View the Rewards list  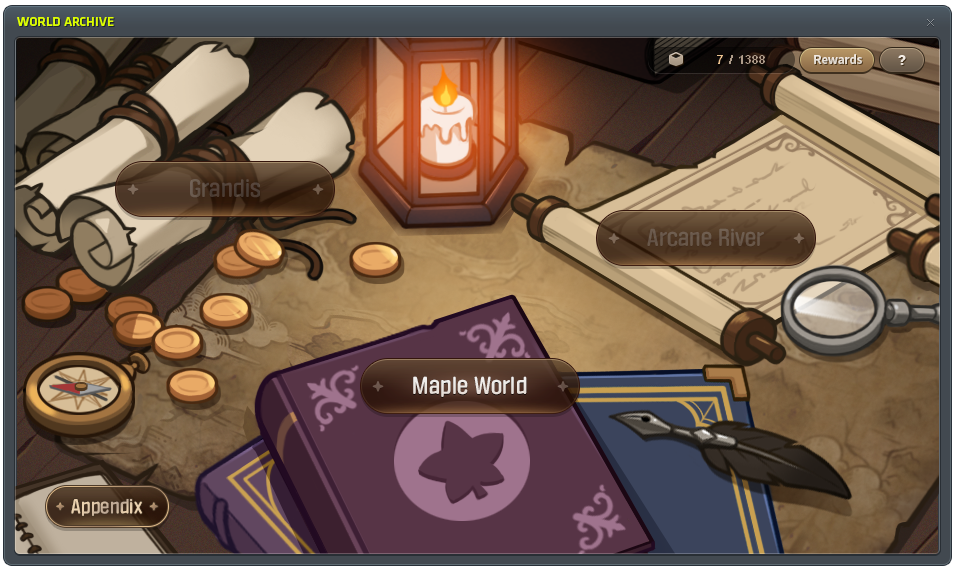pos(837,60)
